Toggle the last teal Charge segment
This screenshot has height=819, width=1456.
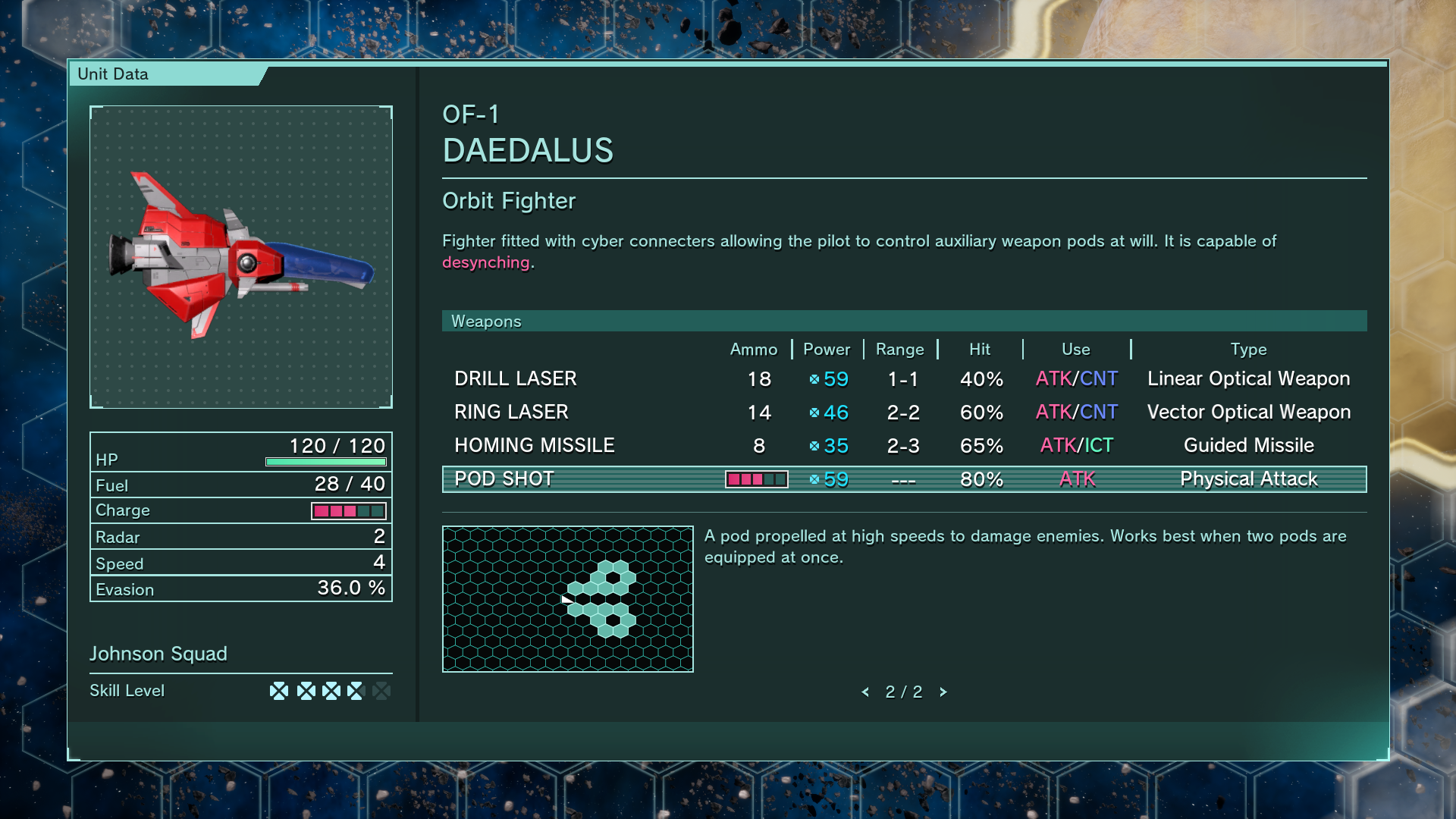(378, 511)
